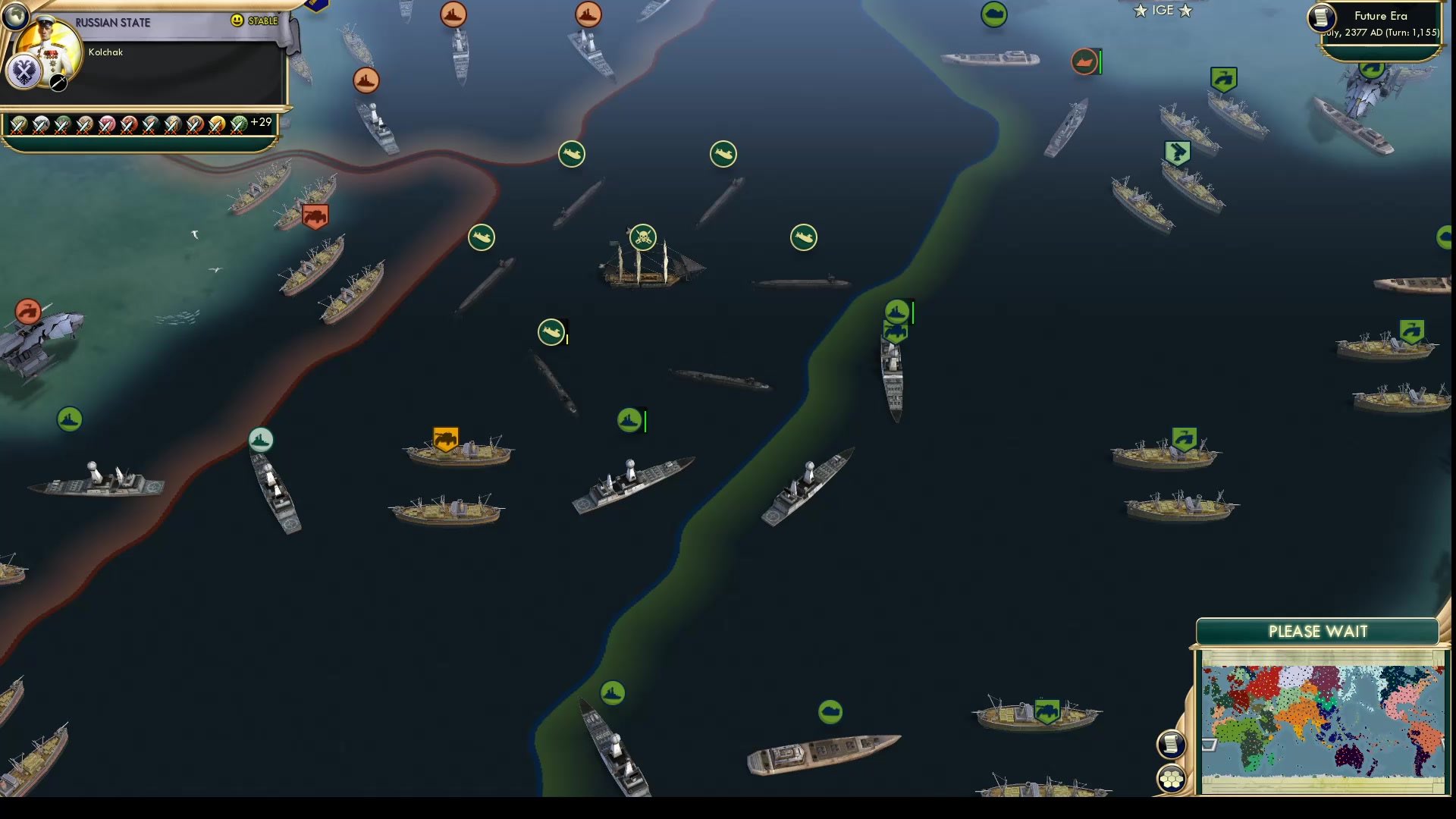Select the green submarine unit flag near center
The width and height of the screenshot is (1456, 819).
551,332
